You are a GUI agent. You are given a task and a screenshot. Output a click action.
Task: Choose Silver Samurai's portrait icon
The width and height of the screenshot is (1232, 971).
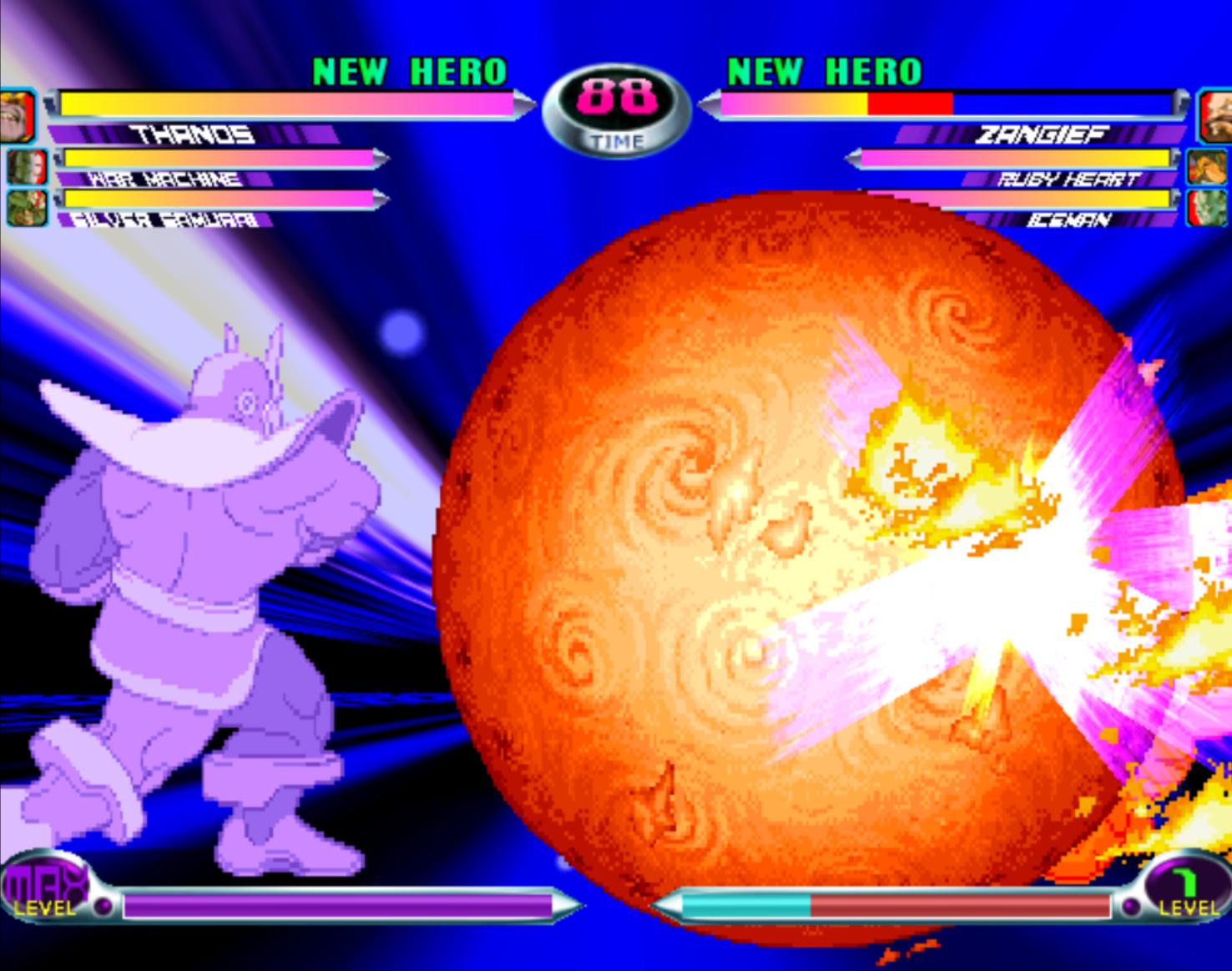click(x=26, y=207)
